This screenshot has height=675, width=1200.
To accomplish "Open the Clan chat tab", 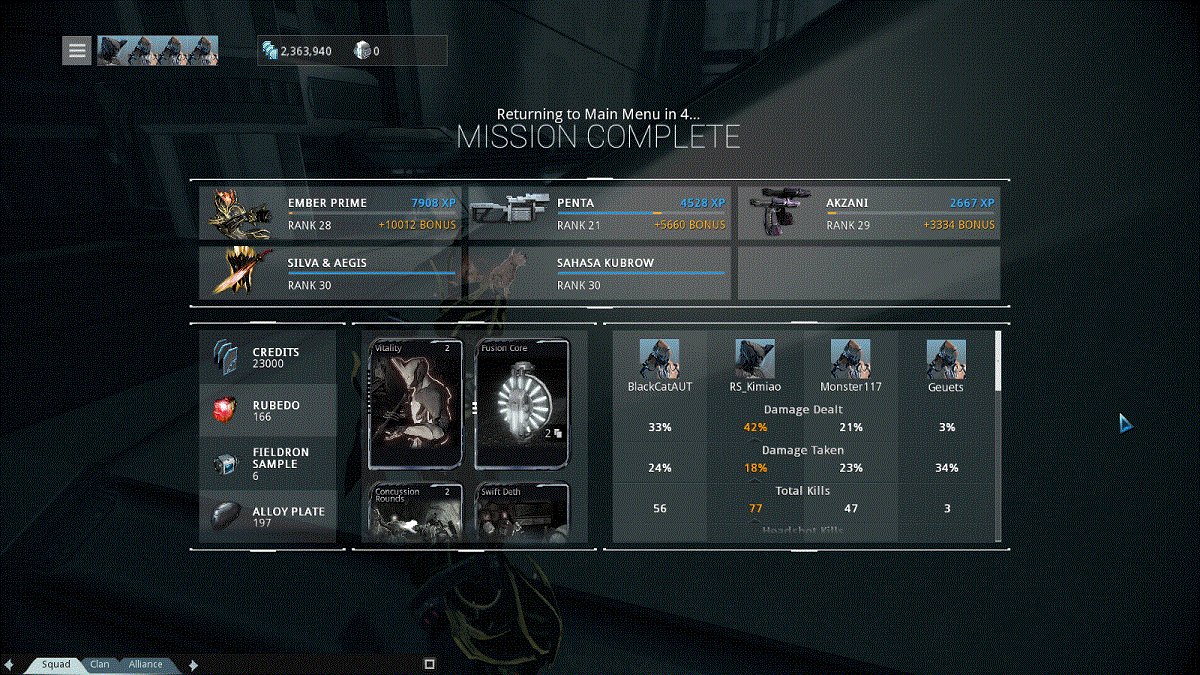I will (x=100, y=664).
